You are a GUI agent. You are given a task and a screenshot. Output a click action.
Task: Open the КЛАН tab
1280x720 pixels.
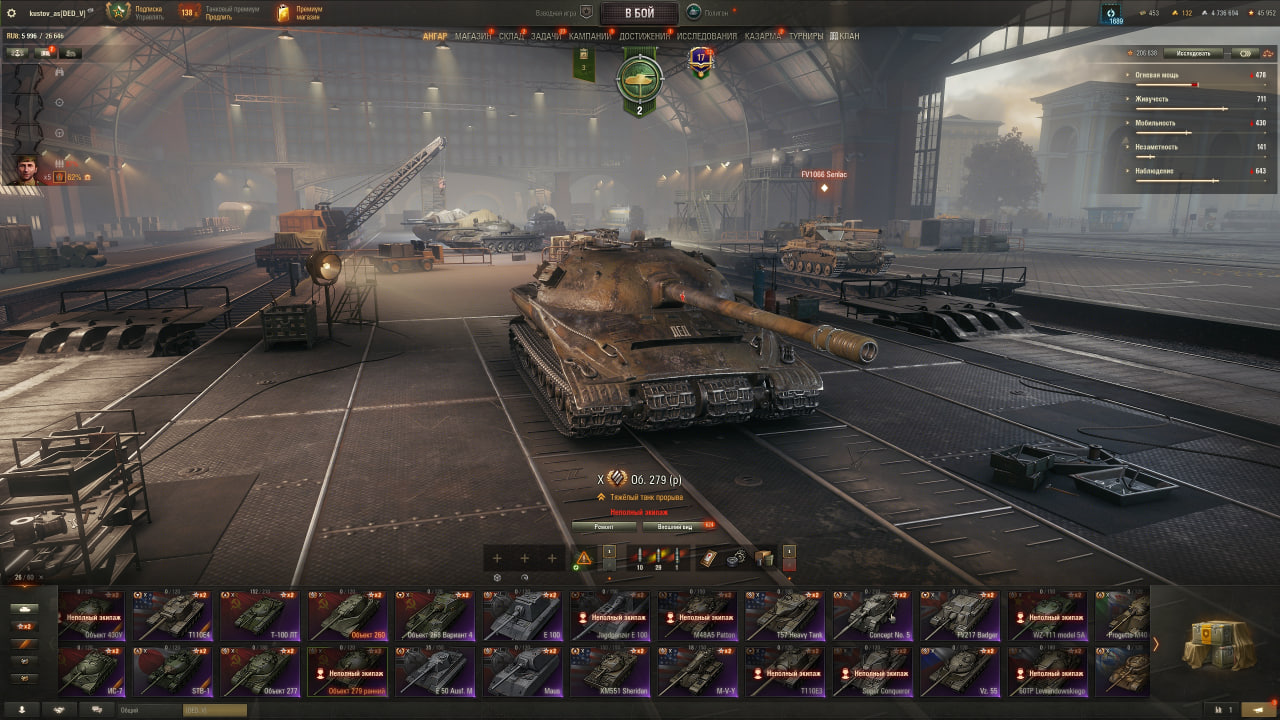pyautogui.click(x=845, y=36)
